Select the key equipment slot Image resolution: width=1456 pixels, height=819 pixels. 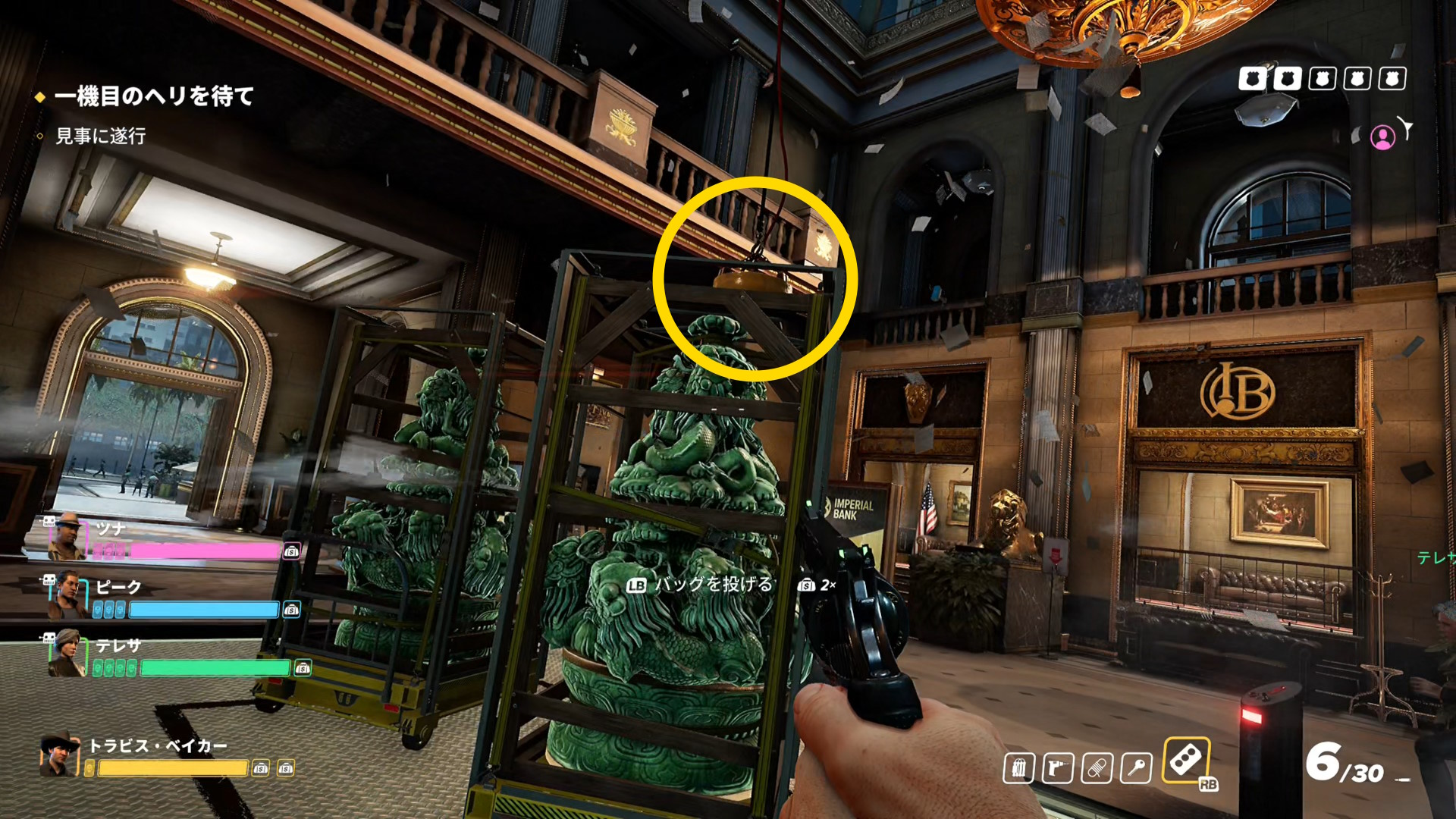coord(1136,768)
